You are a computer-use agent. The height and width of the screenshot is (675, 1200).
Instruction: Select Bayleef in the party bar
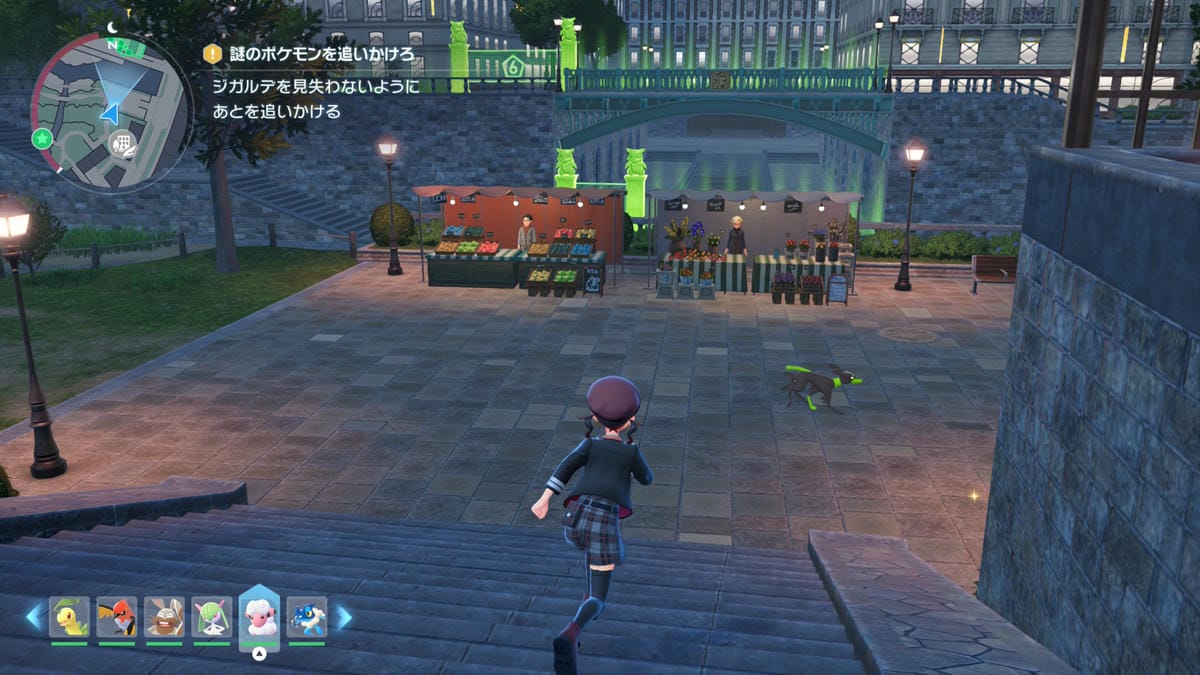[69, 617]
